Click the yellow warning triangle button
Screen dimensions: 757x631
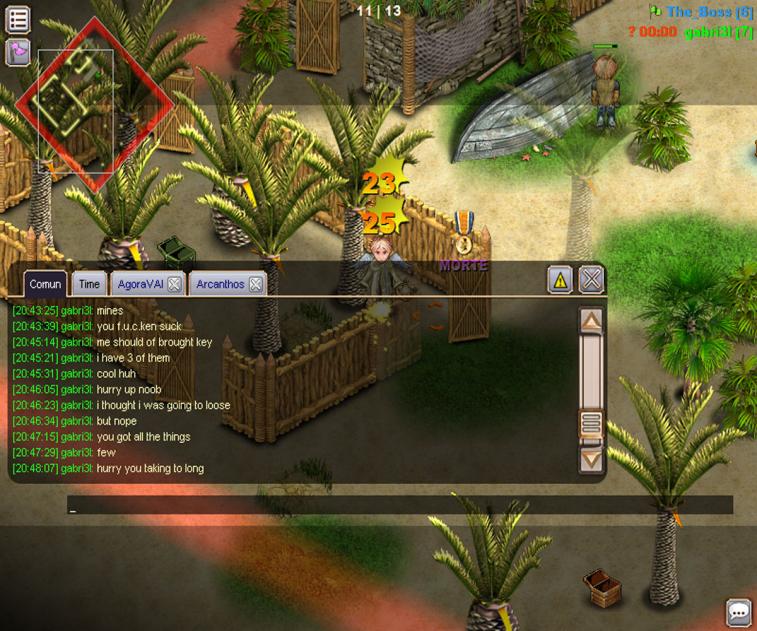coord(560,281)
